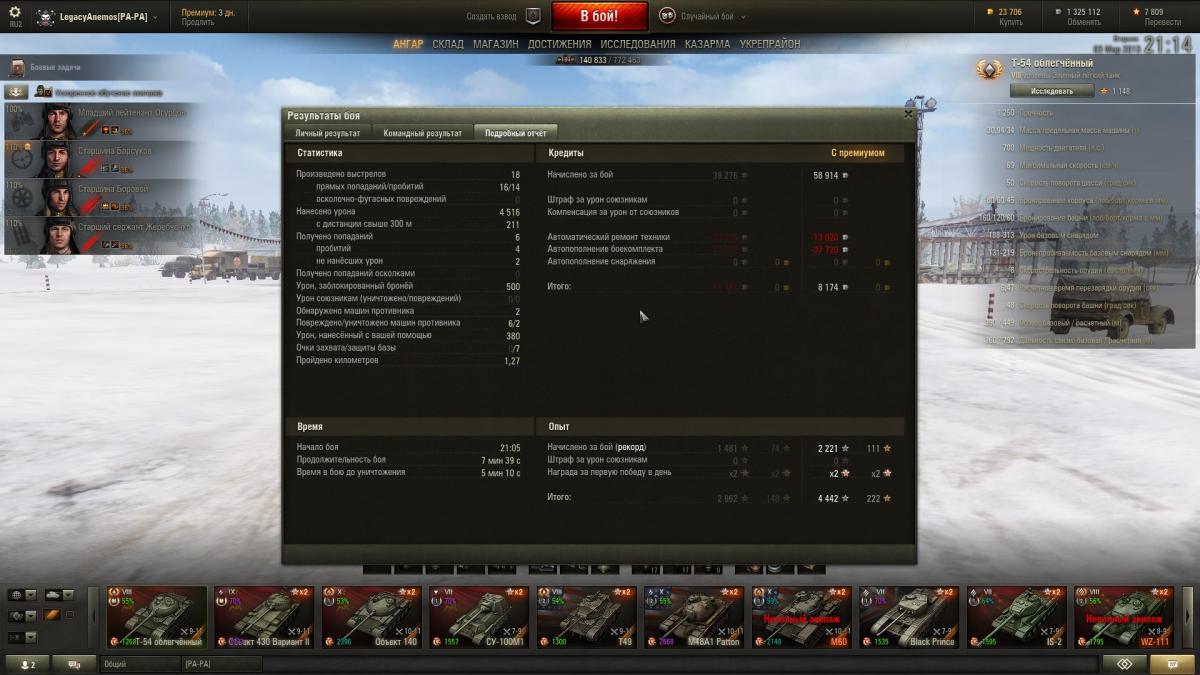This screenshot has width=1200, height=675.
Task: Select the Black Prince tank in carousel
Action: tap(908, 617)
